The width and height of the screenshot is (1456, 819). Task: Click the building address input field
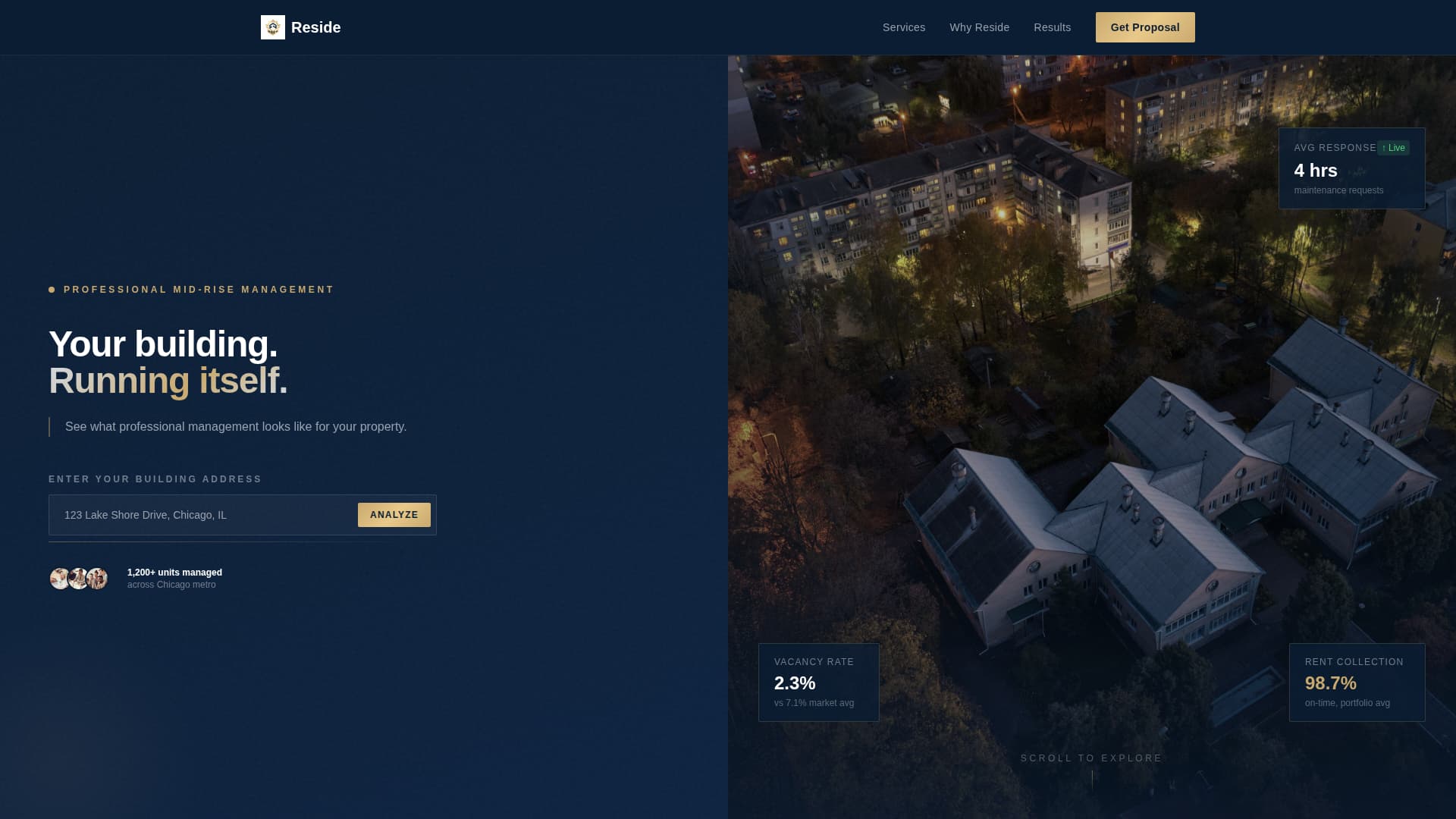click(x=201, y=514)
